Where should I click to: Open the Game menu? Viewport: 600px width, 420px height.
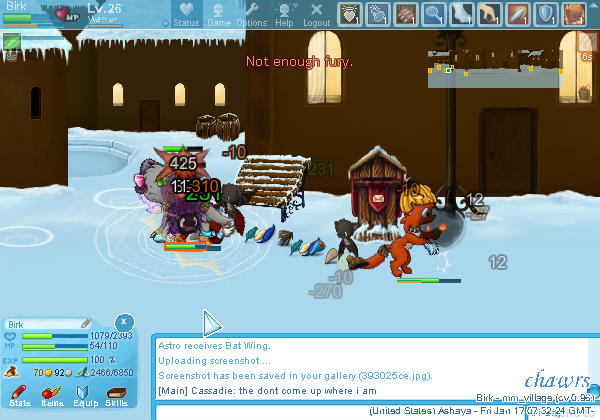[220, 15]
